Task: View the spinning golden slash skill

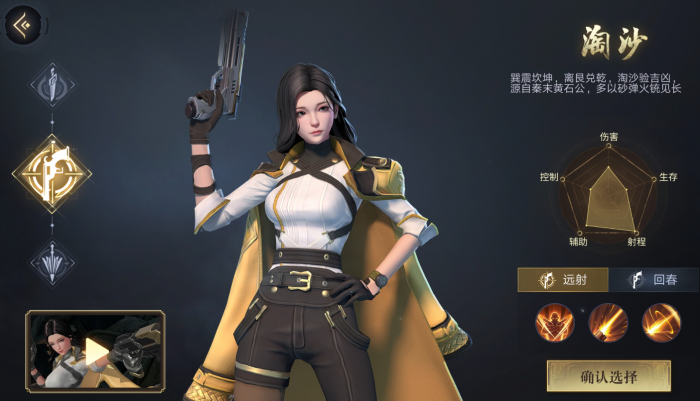Action: (x=660, y=322)
